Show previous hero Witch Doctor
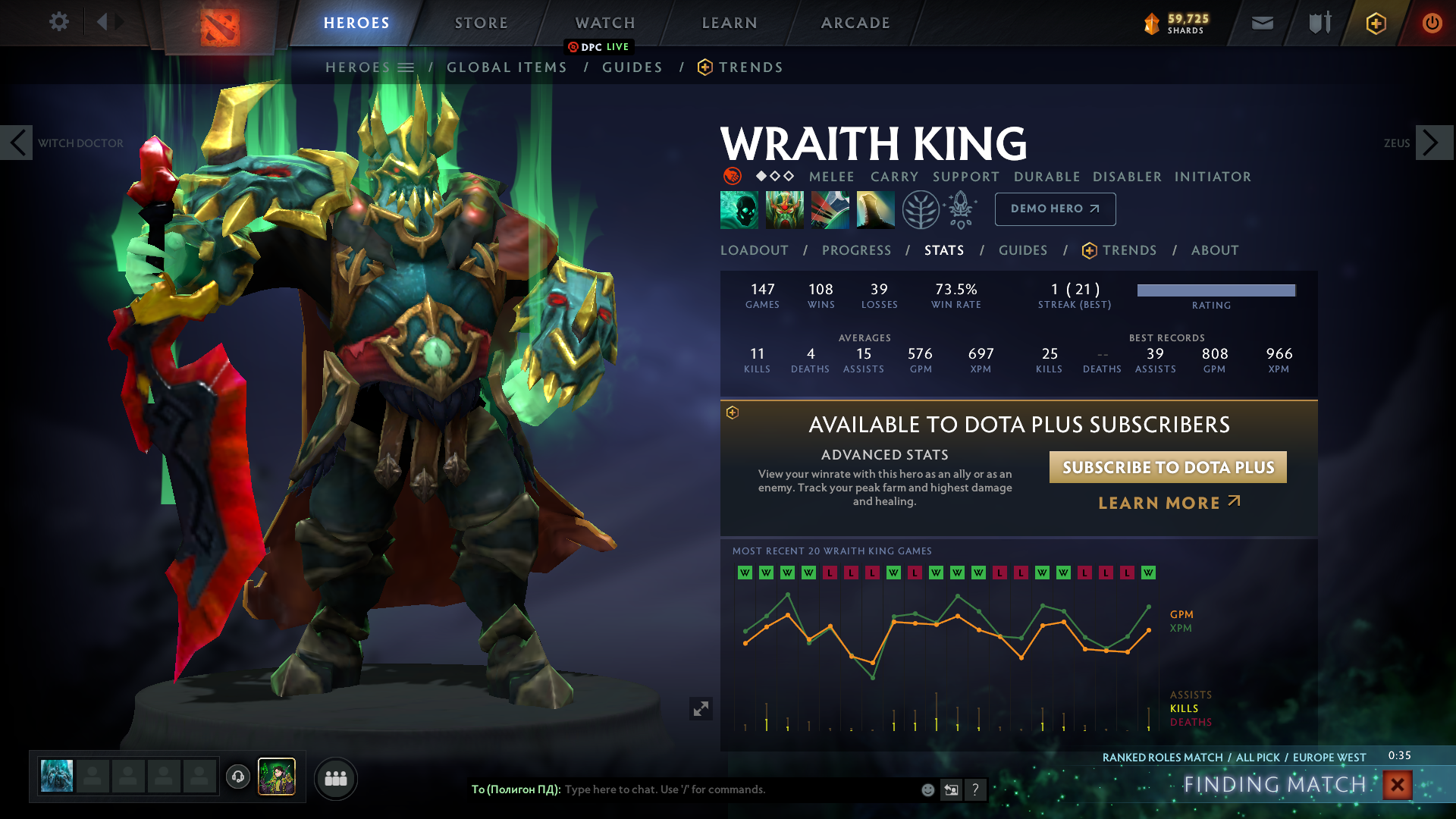Image resolution: width=1456 pixels, height=819 pixels. (17, 143)
